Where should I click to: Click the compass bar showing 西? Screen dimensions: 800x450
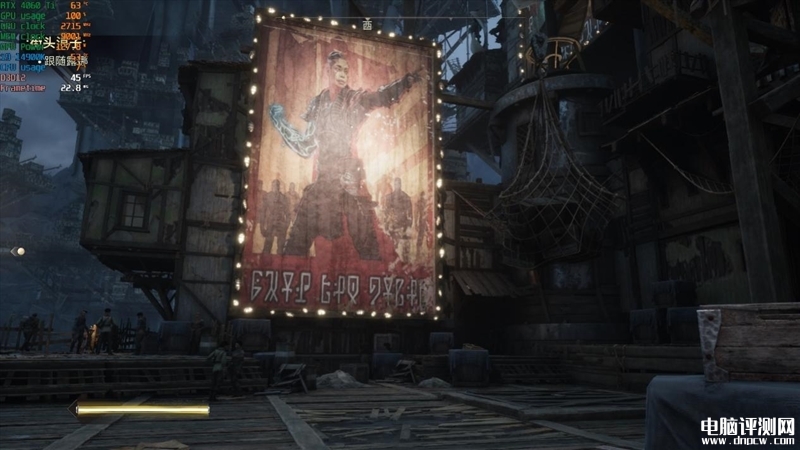tap(366, 24)
